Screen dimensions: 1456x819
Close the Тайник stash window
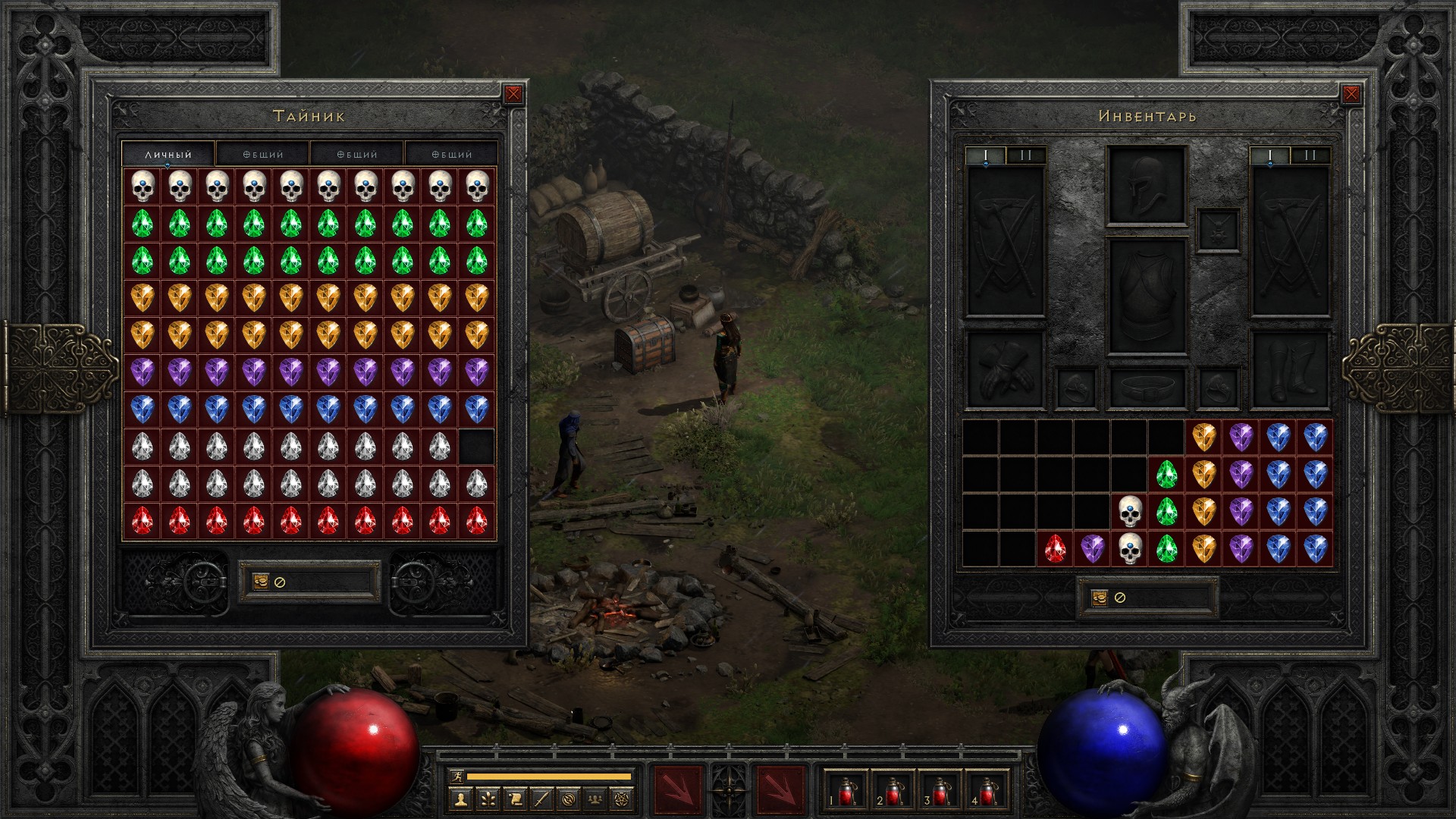point(513,94)
